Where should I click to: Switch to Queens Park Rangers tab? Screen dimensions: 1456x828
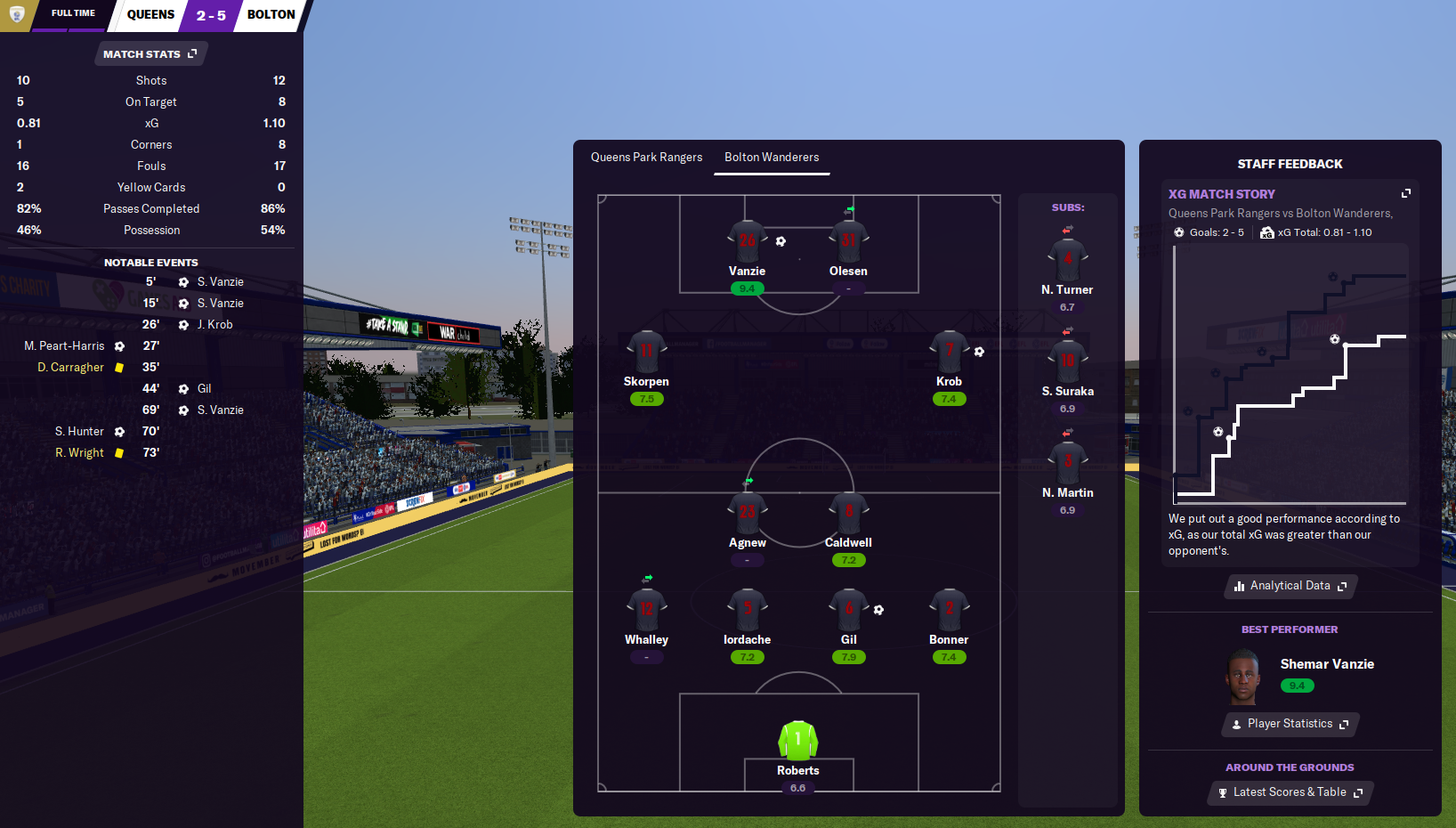tap(646, 158)
